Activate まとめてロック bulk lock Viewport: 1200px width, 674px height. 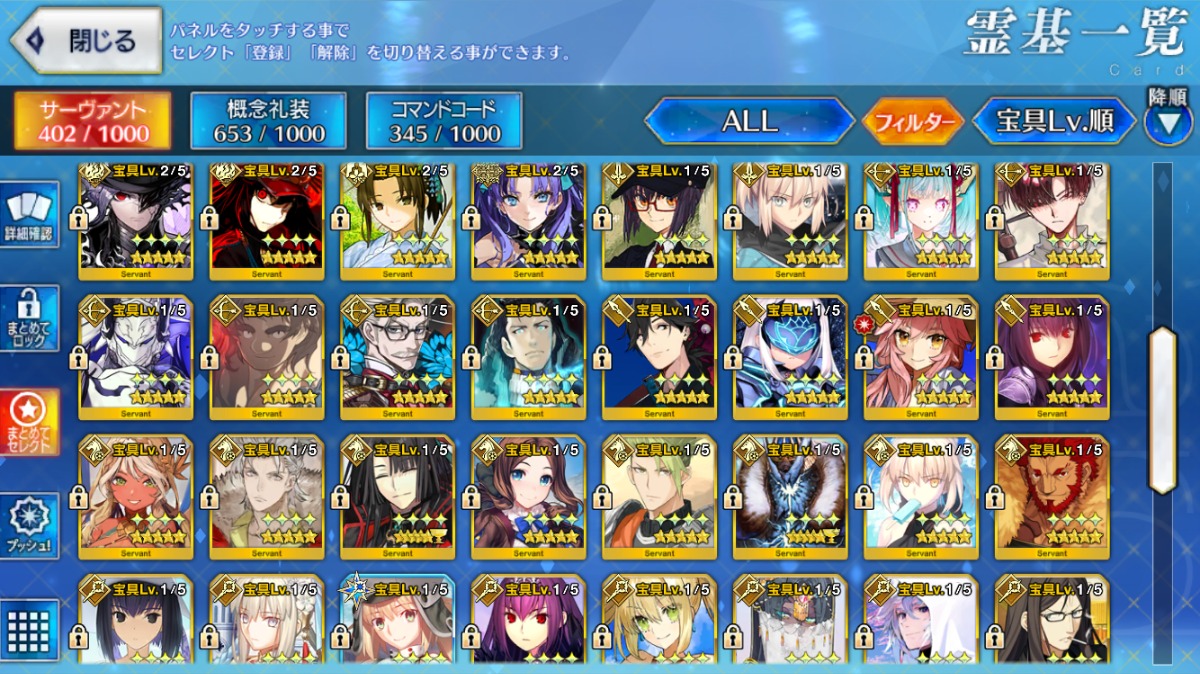30,319
